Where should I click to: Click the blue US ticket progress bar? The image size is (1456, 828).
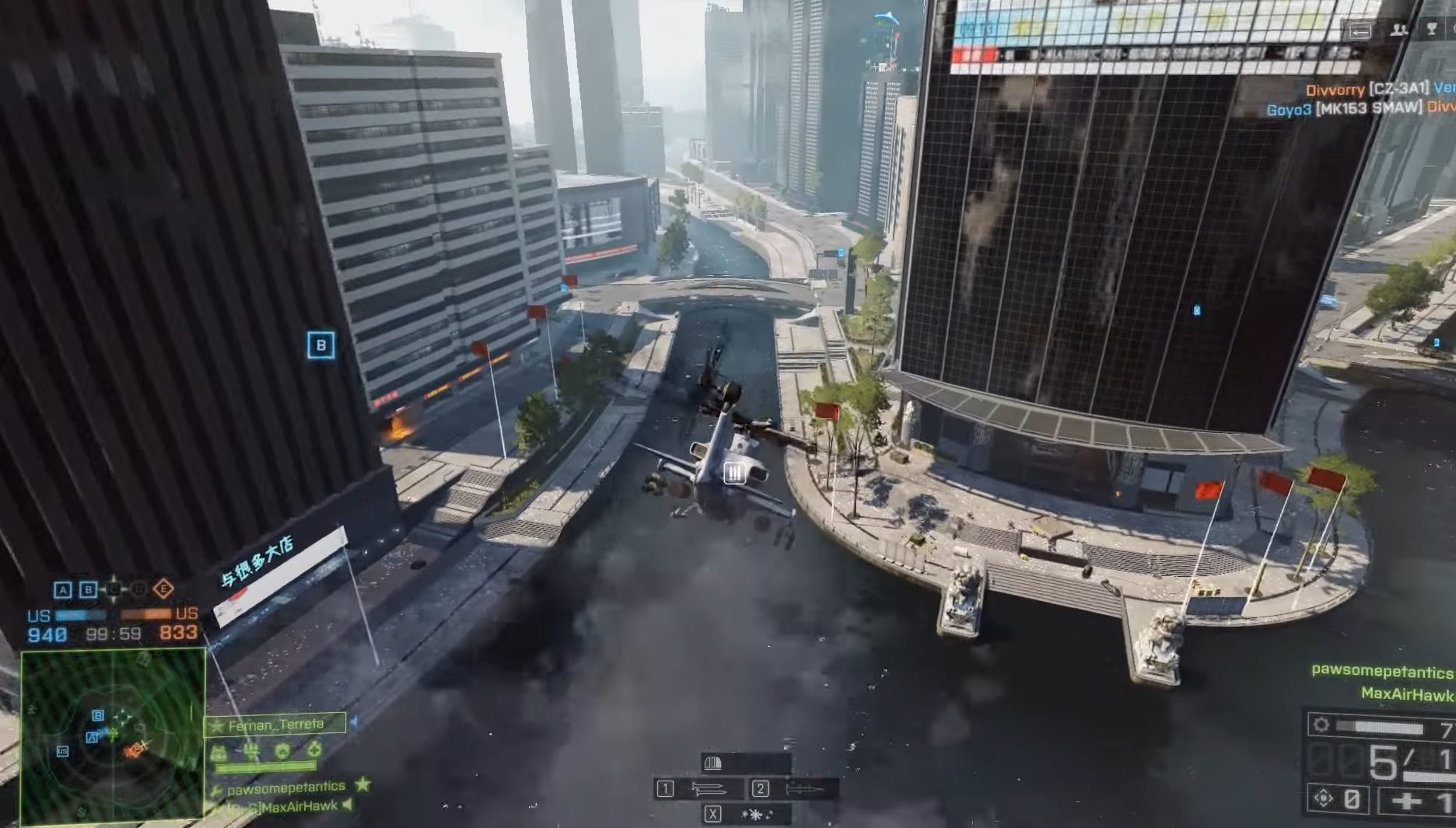click(80, 616)
